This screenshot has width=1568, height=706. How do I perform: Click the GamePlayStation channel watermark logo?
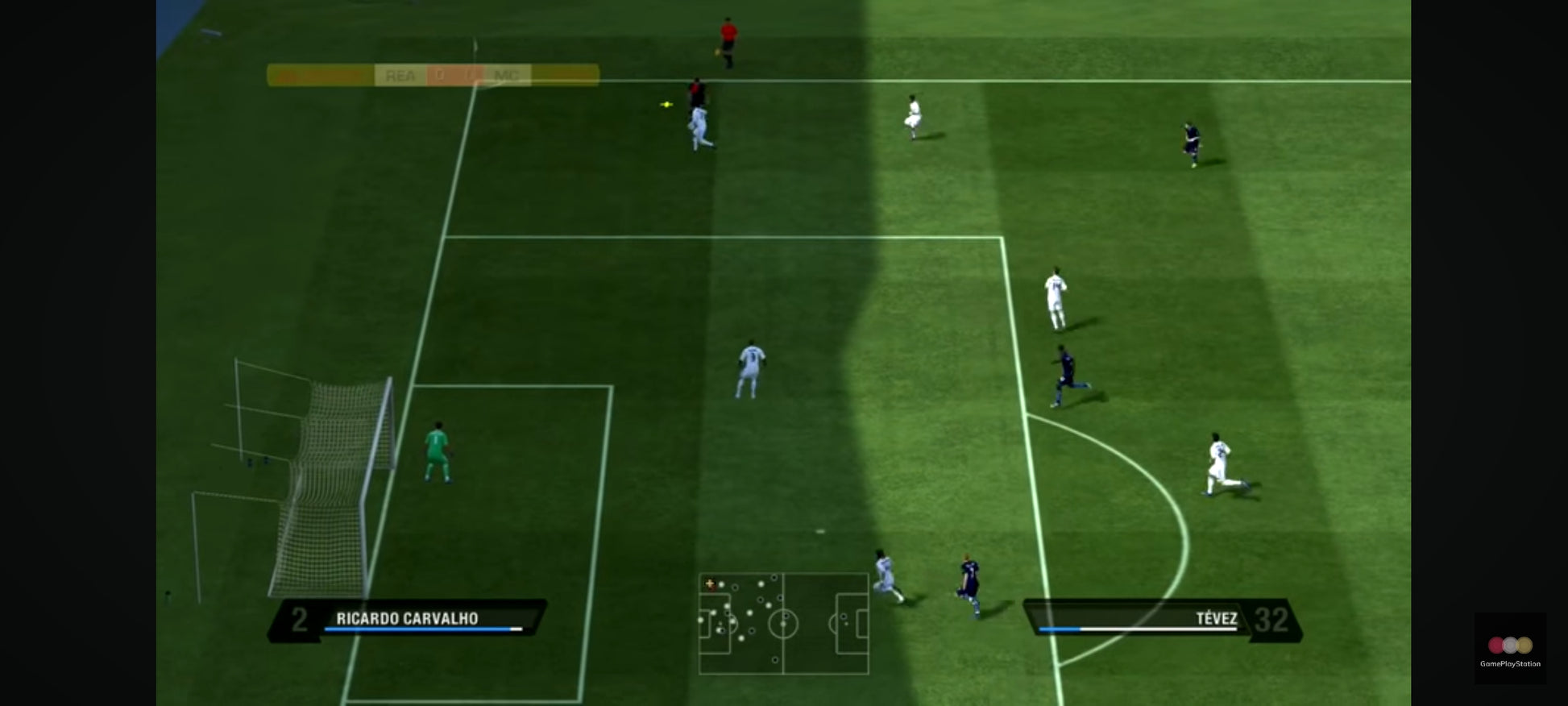click(x=1509, y=649)
